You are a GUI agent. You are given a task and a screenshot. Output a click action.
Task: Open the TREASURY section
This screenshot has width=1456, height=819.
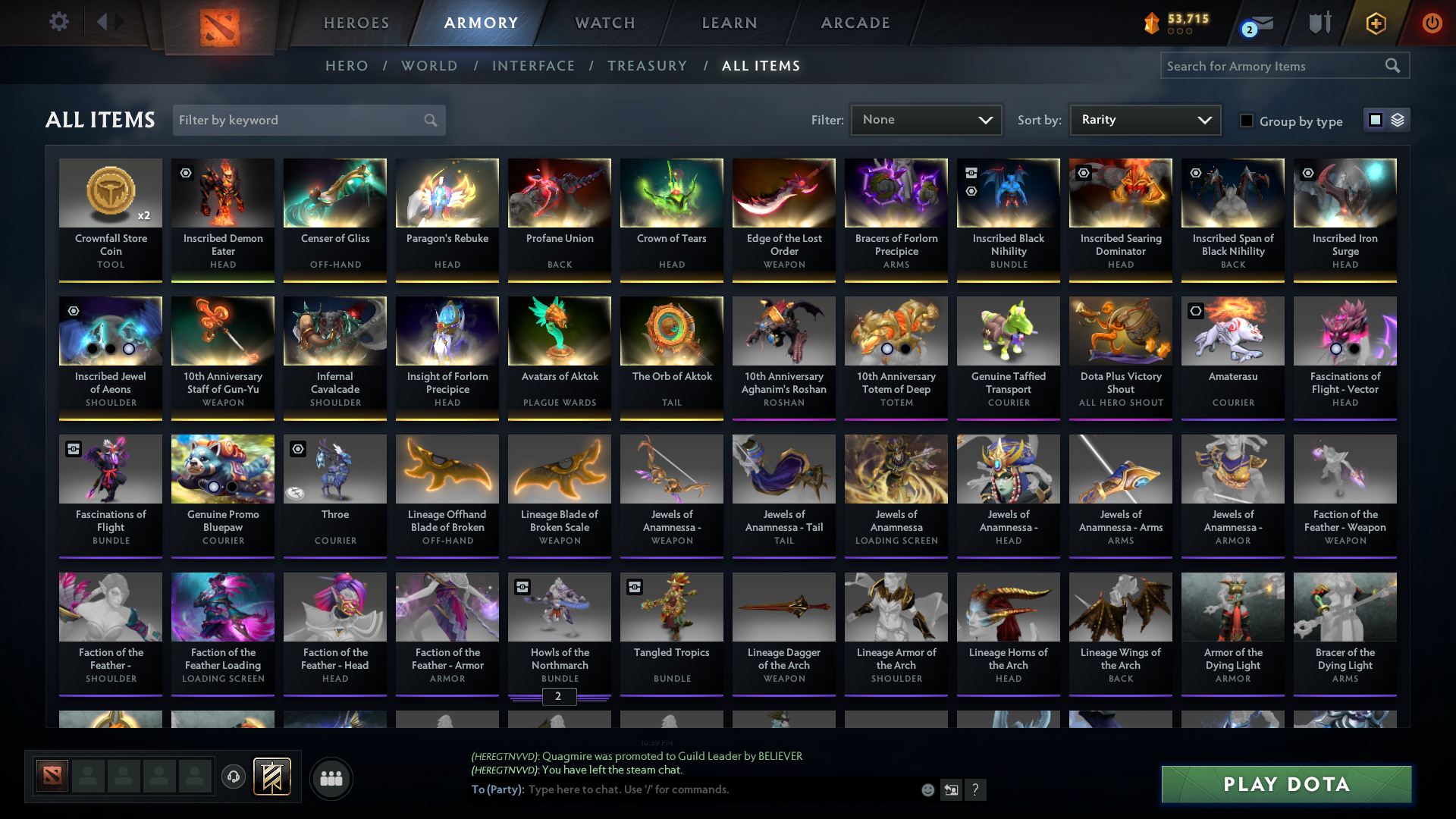click(647, 66)
